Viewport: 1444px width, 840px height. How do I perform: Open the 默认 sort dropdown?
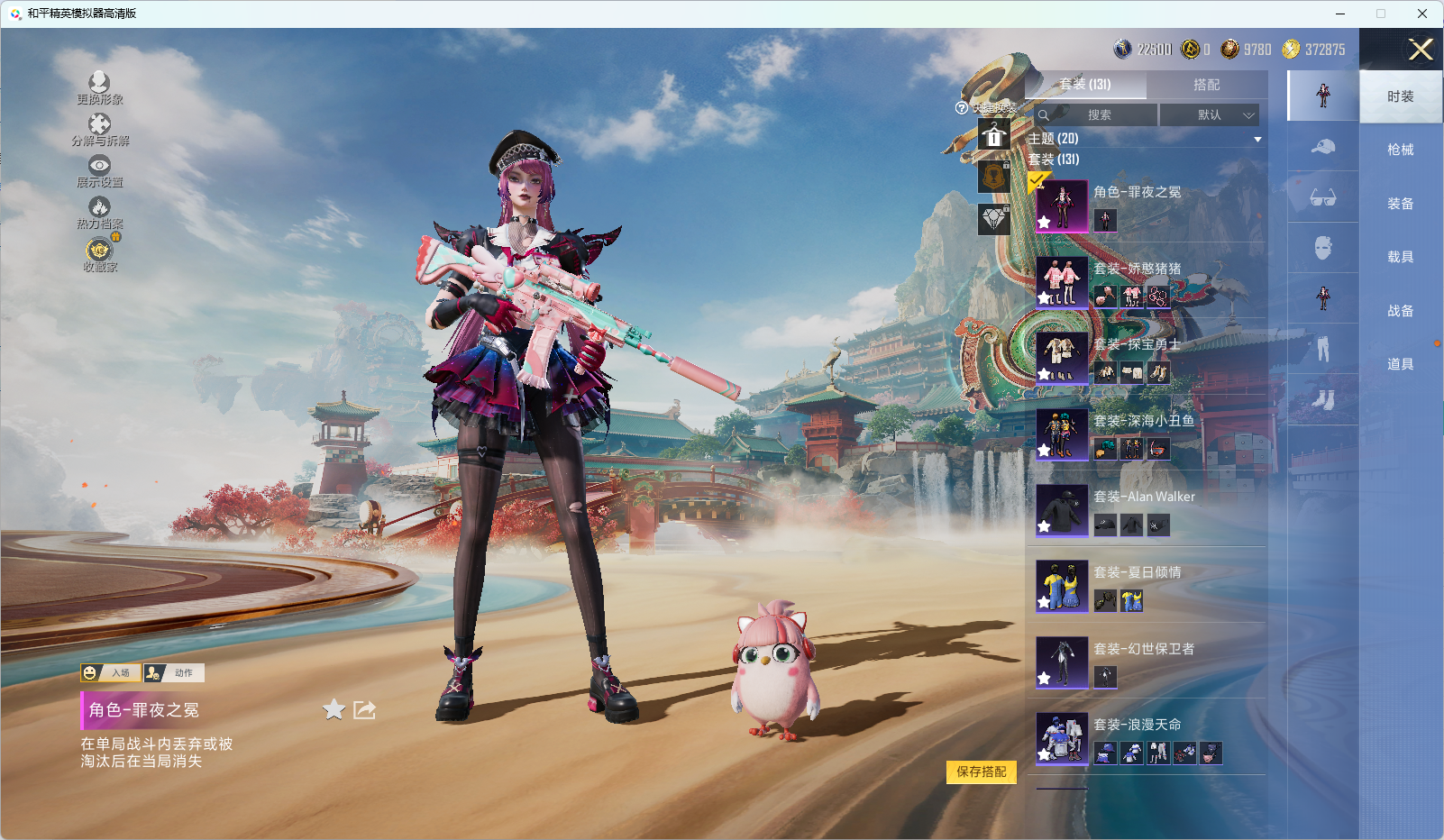click(1209, 115)
